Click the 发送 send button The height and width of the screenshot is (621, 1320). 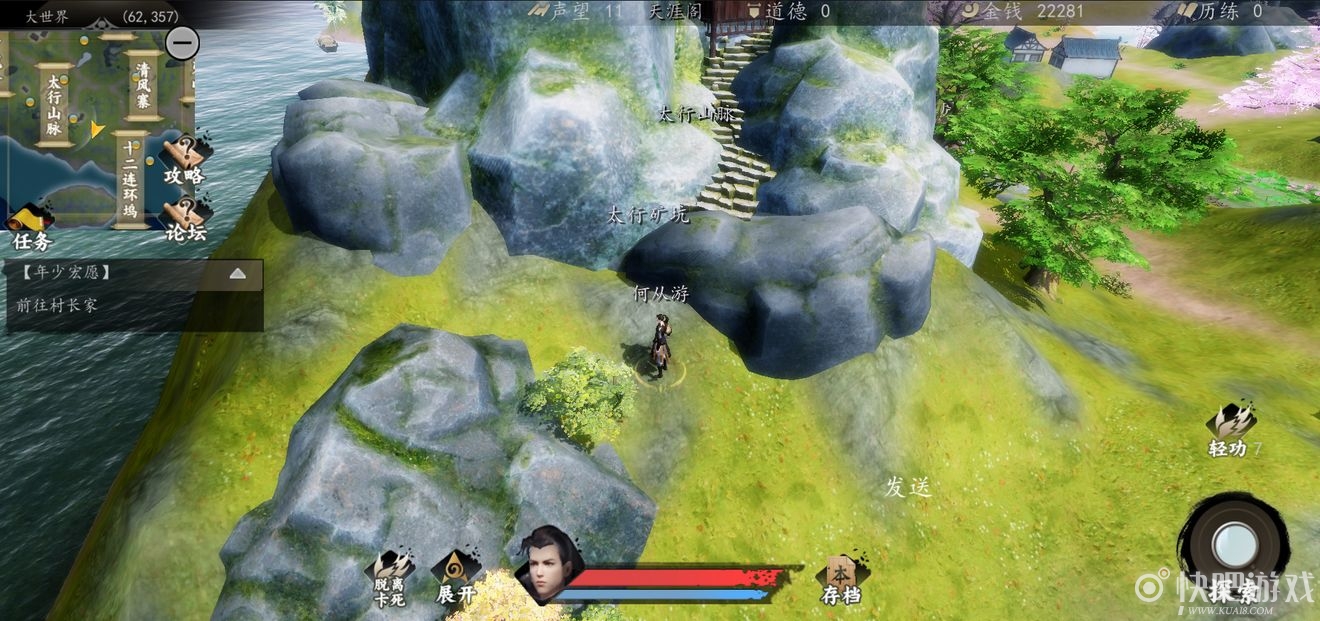(x=908, y=487)
